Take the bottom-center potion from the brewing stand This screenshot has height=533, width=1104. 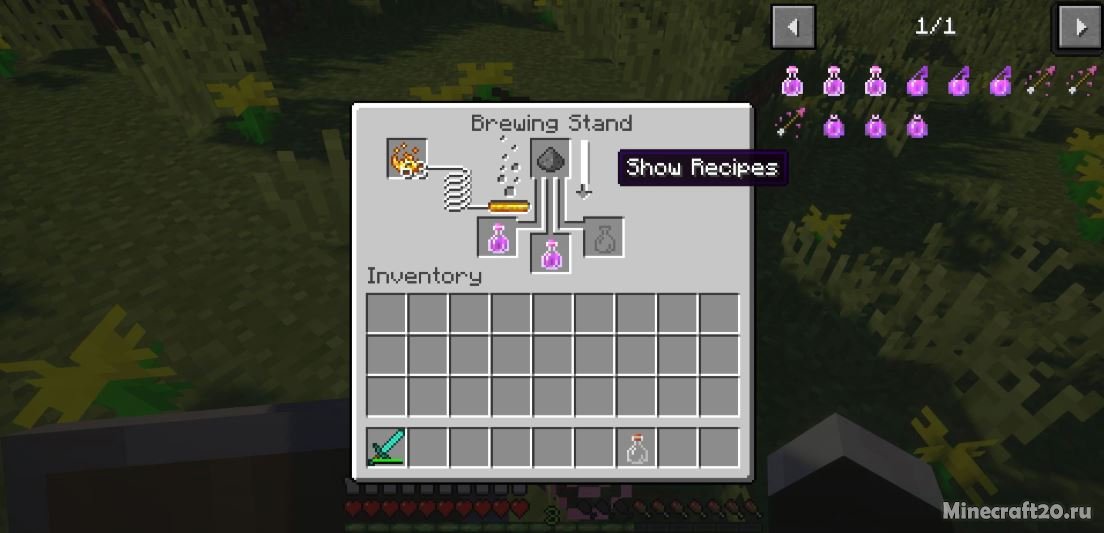click(550, 253)
